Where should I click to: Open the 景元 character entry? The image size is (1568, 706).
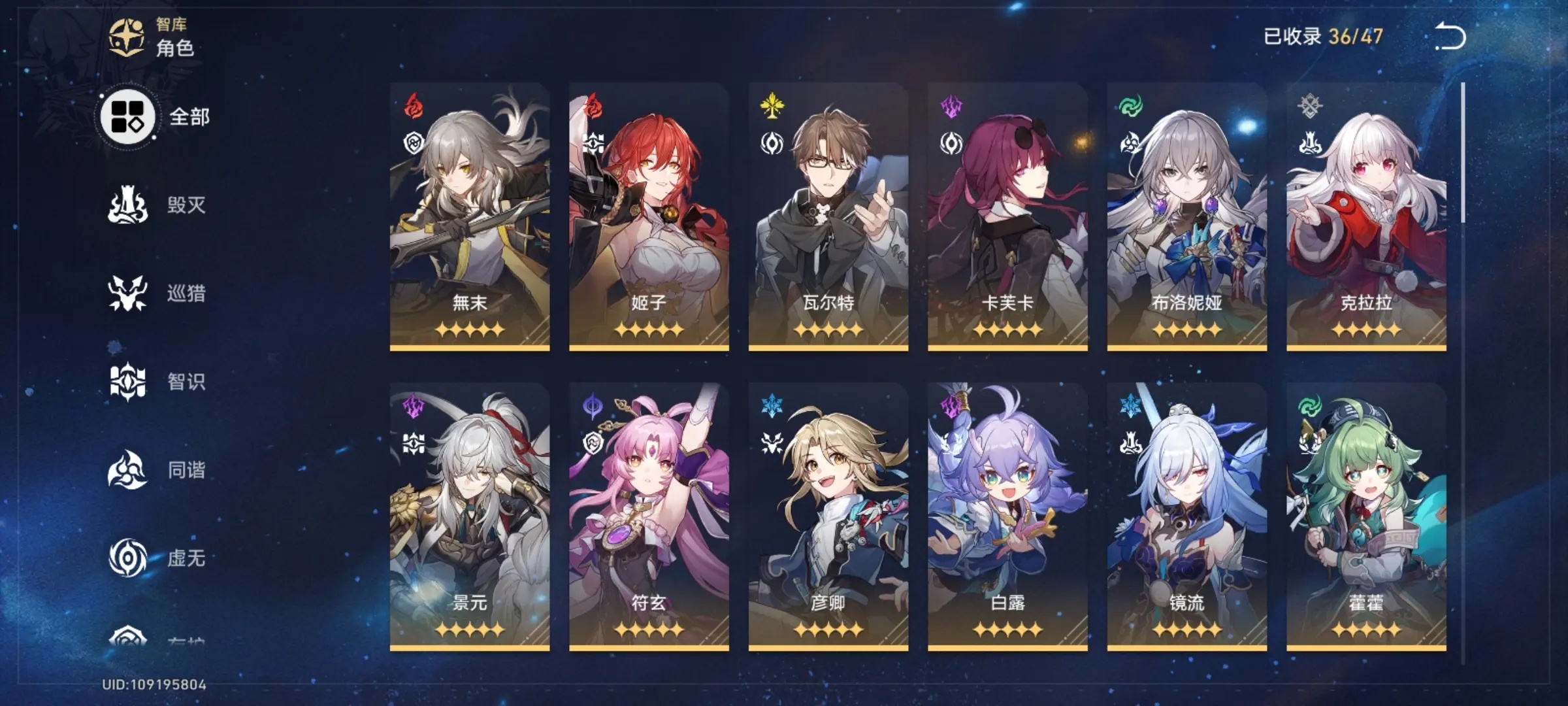[x=470, y=516]
